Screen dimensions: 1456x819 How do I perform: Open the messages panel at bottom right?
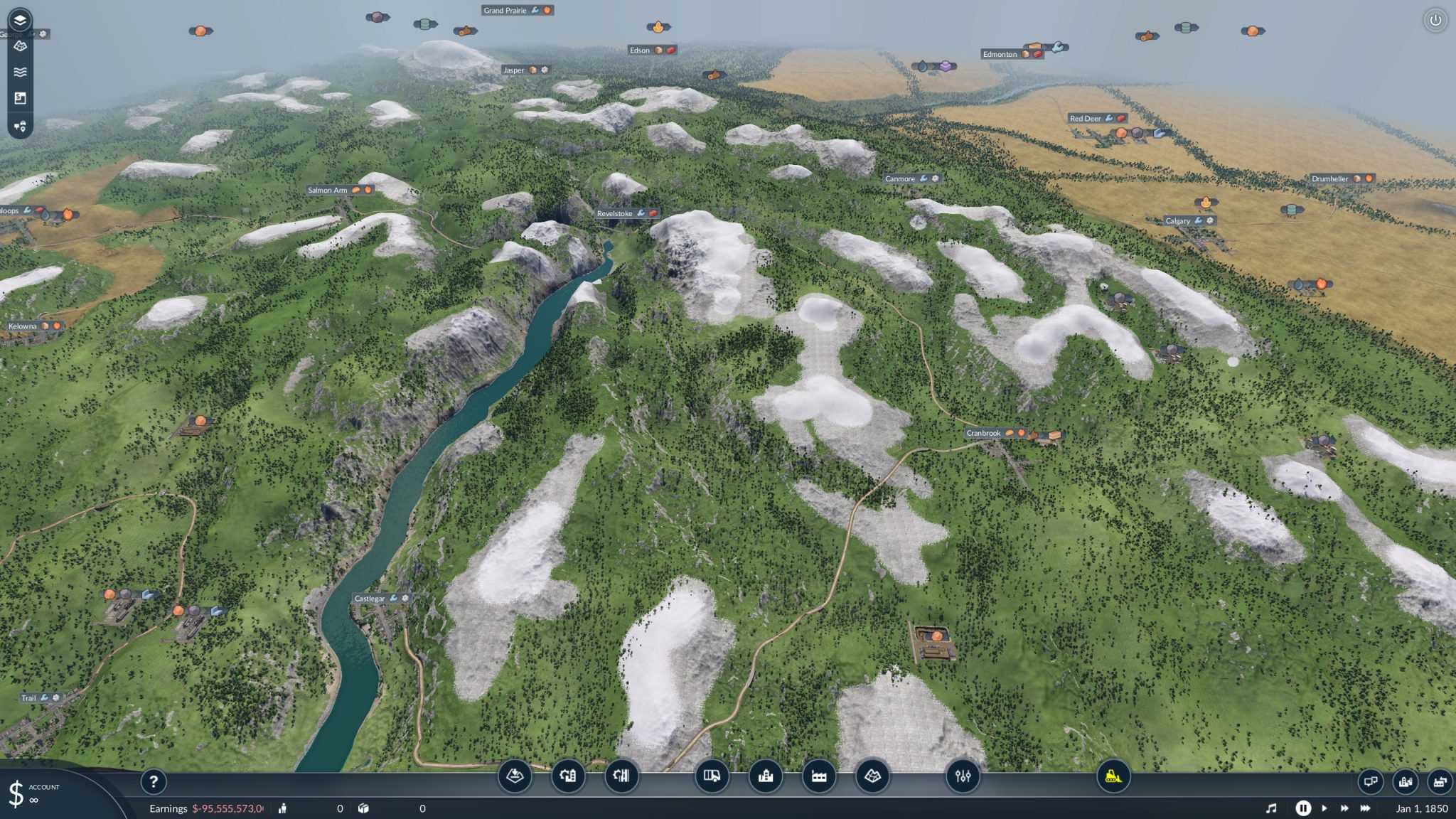(x=1371, y=781)
